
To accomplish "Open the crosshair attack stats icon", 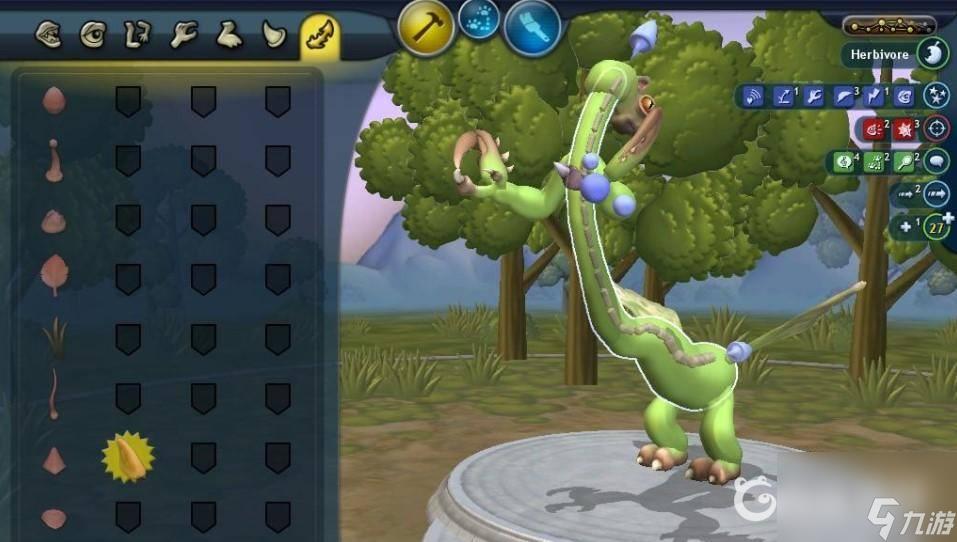I will pos(936,128).
